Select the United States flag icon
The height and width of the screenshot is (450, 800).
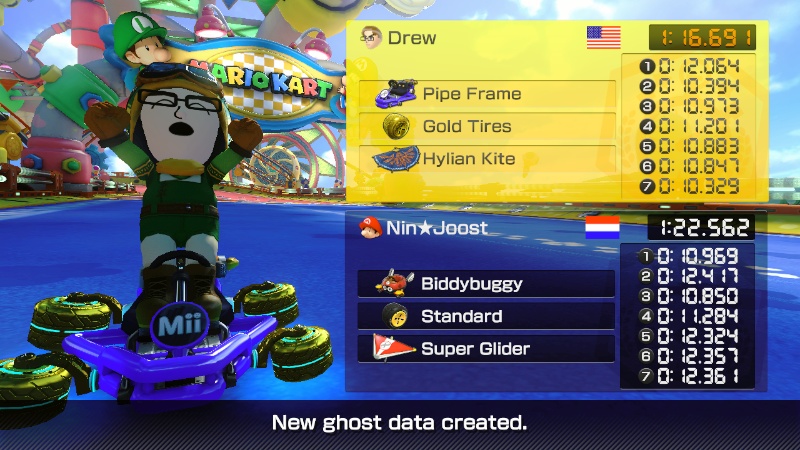click(x=603, y=38)
